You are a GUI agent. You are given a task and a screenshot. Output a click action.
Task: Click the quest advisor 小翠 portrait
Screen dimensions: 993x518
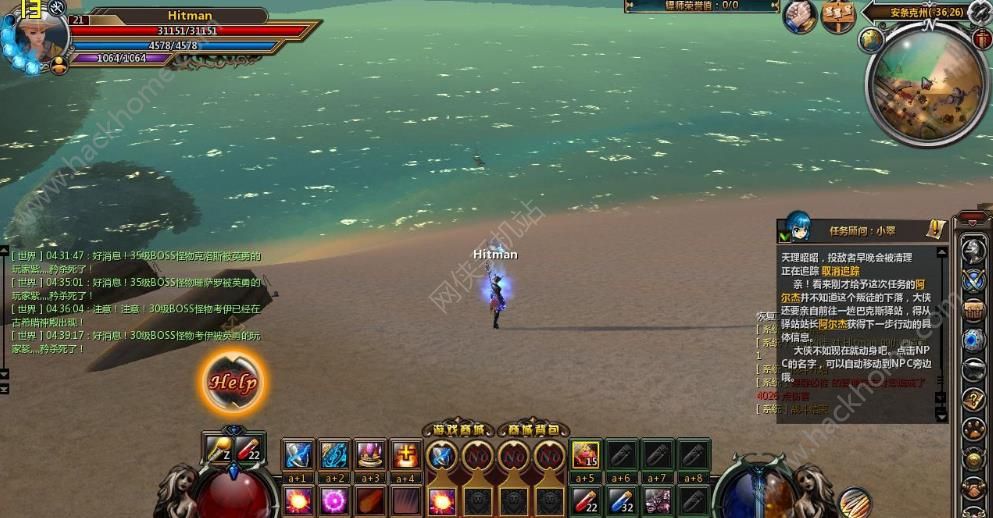797,228
